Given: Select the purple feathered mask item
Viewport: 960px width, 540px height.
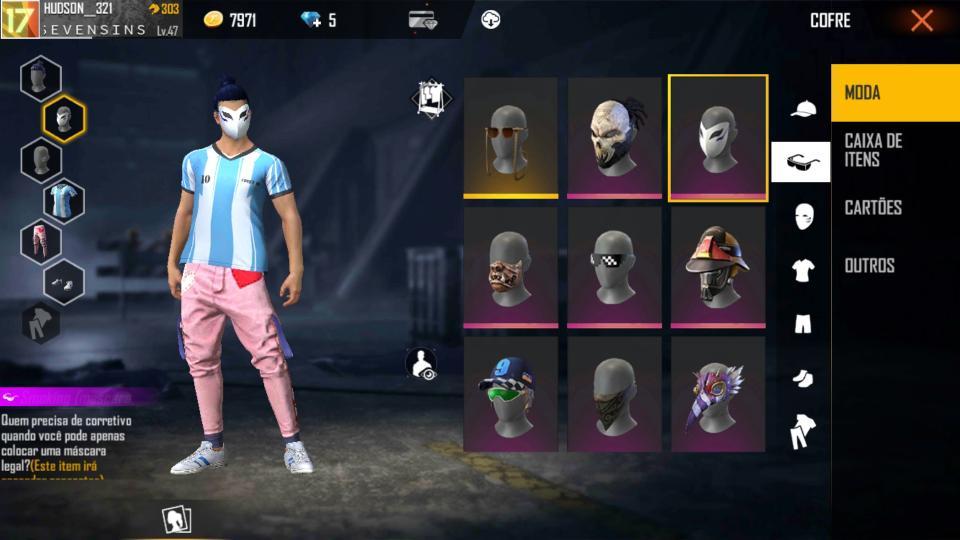Looking at the screenshot, I should (718, 394).
